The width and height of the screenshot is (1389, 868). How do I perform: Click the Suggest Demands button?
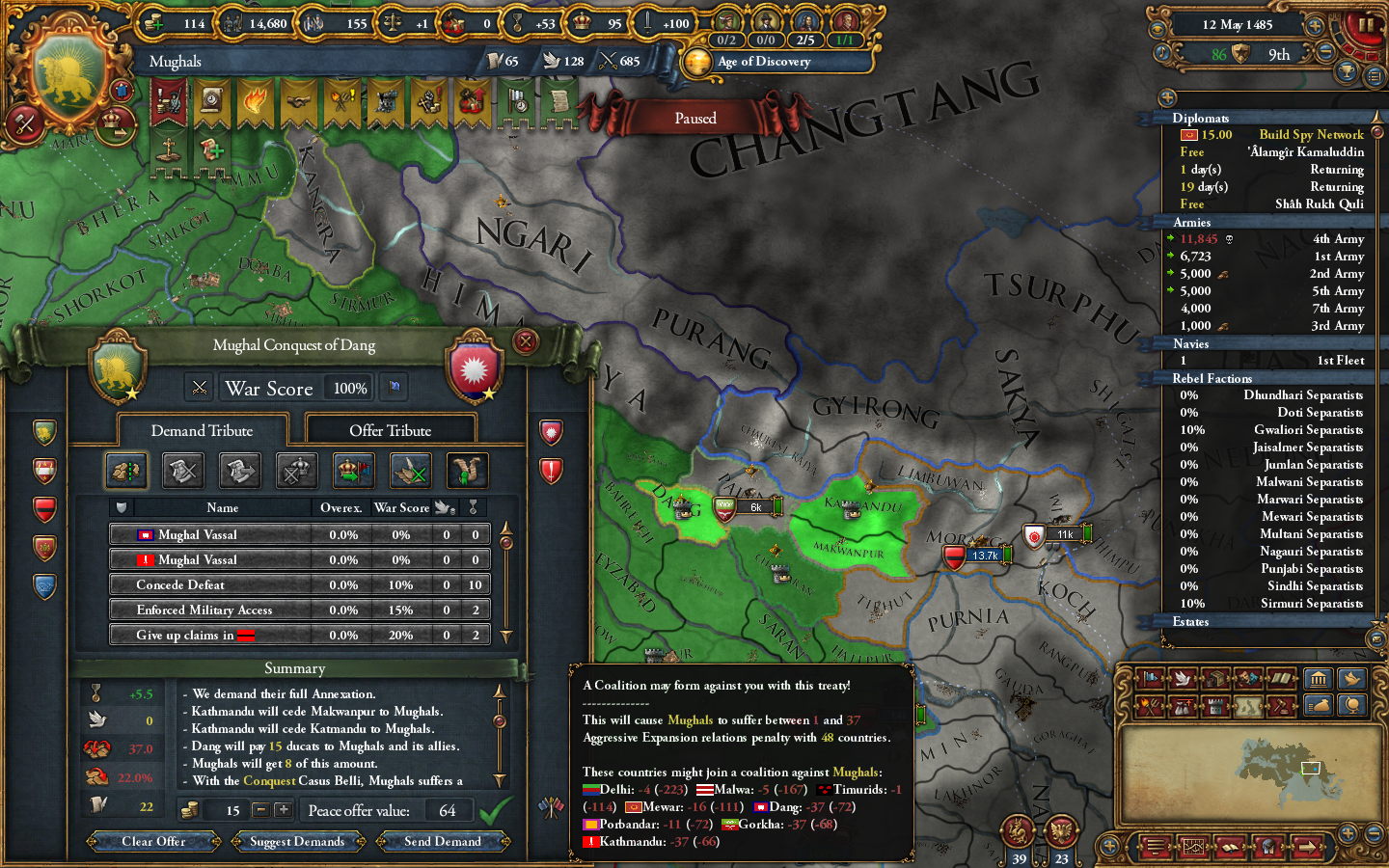297,841
